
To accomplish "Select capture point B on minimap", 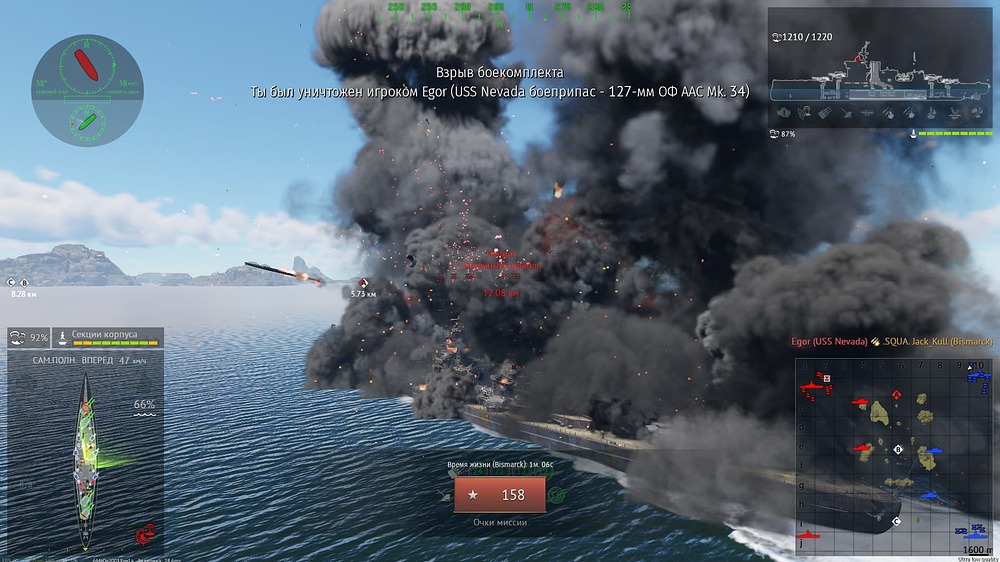I will click(x=898, y=450).
